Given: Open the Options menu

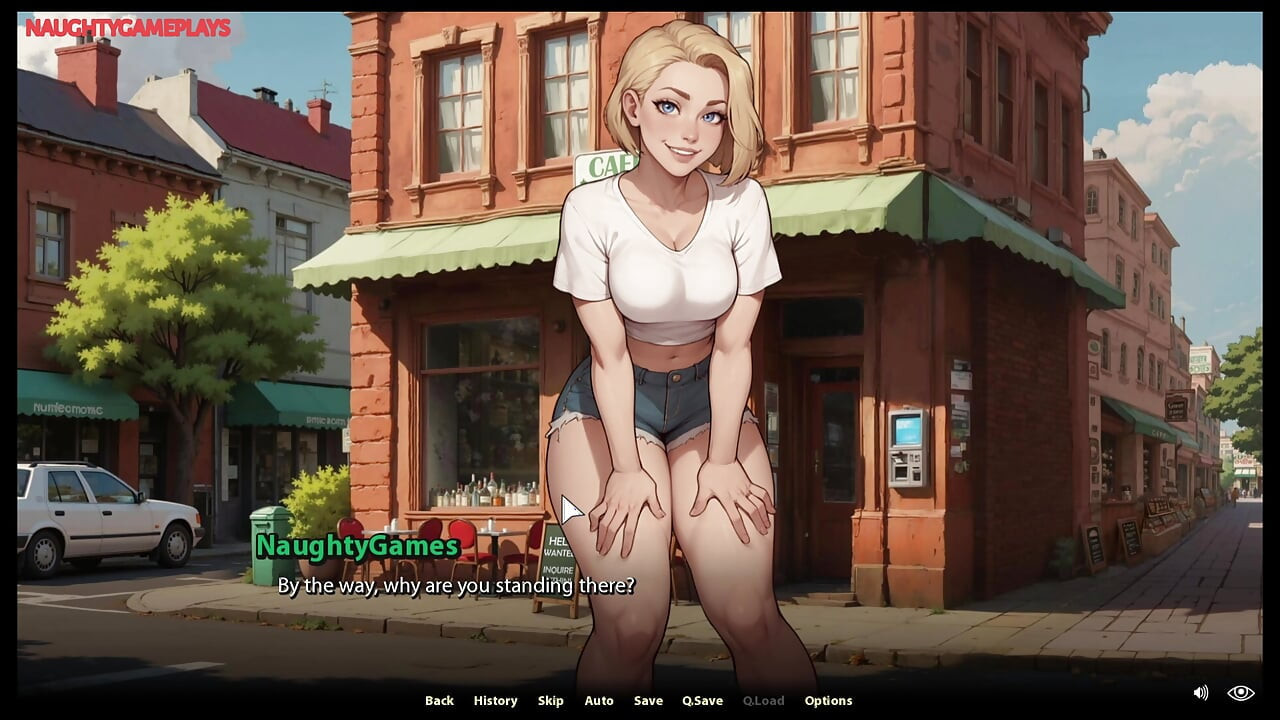Looking at the screenshot, I should coord(829,700).
